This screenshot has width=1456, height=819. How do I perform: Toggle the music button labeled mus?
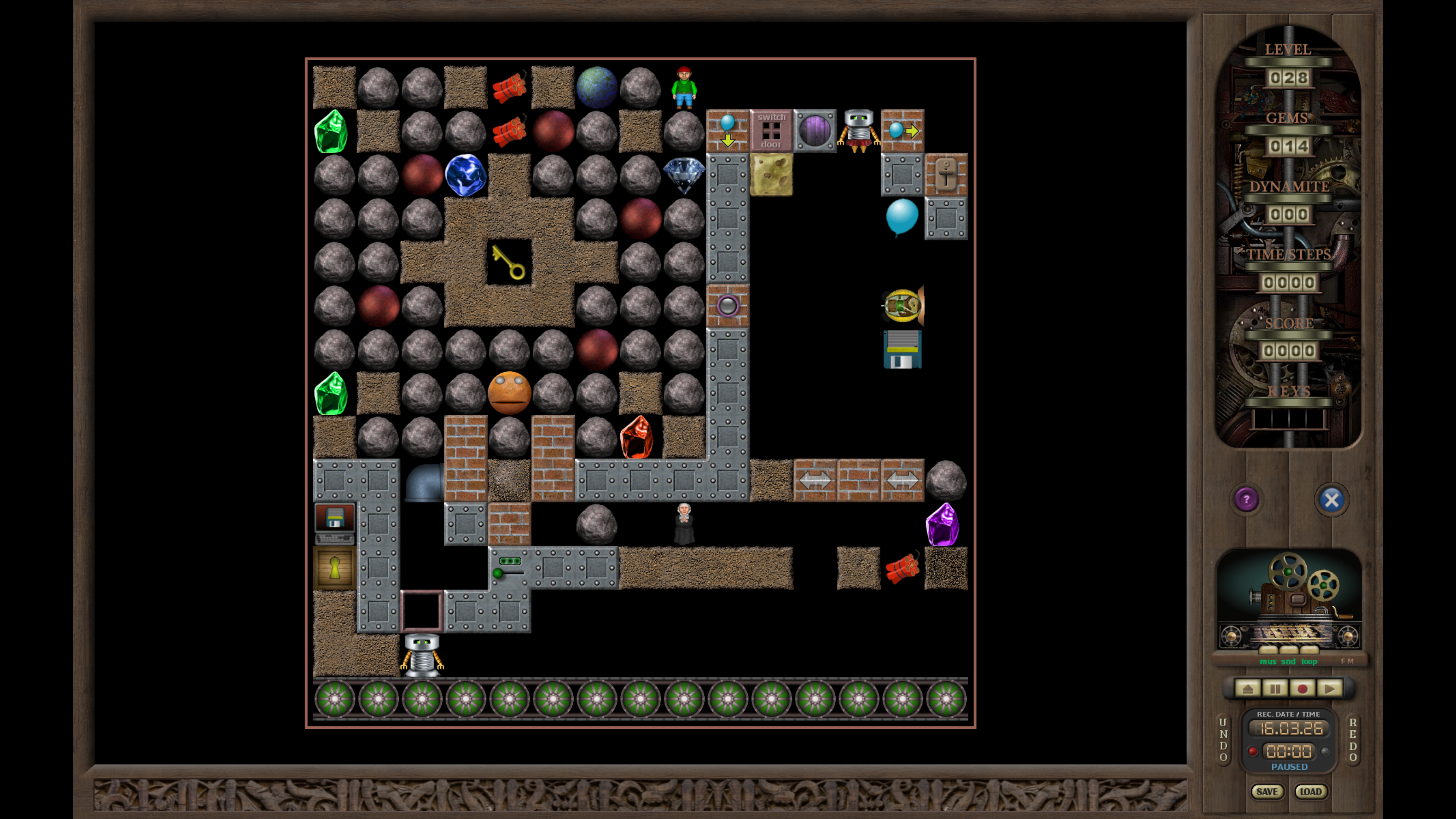click(1267, 661)
